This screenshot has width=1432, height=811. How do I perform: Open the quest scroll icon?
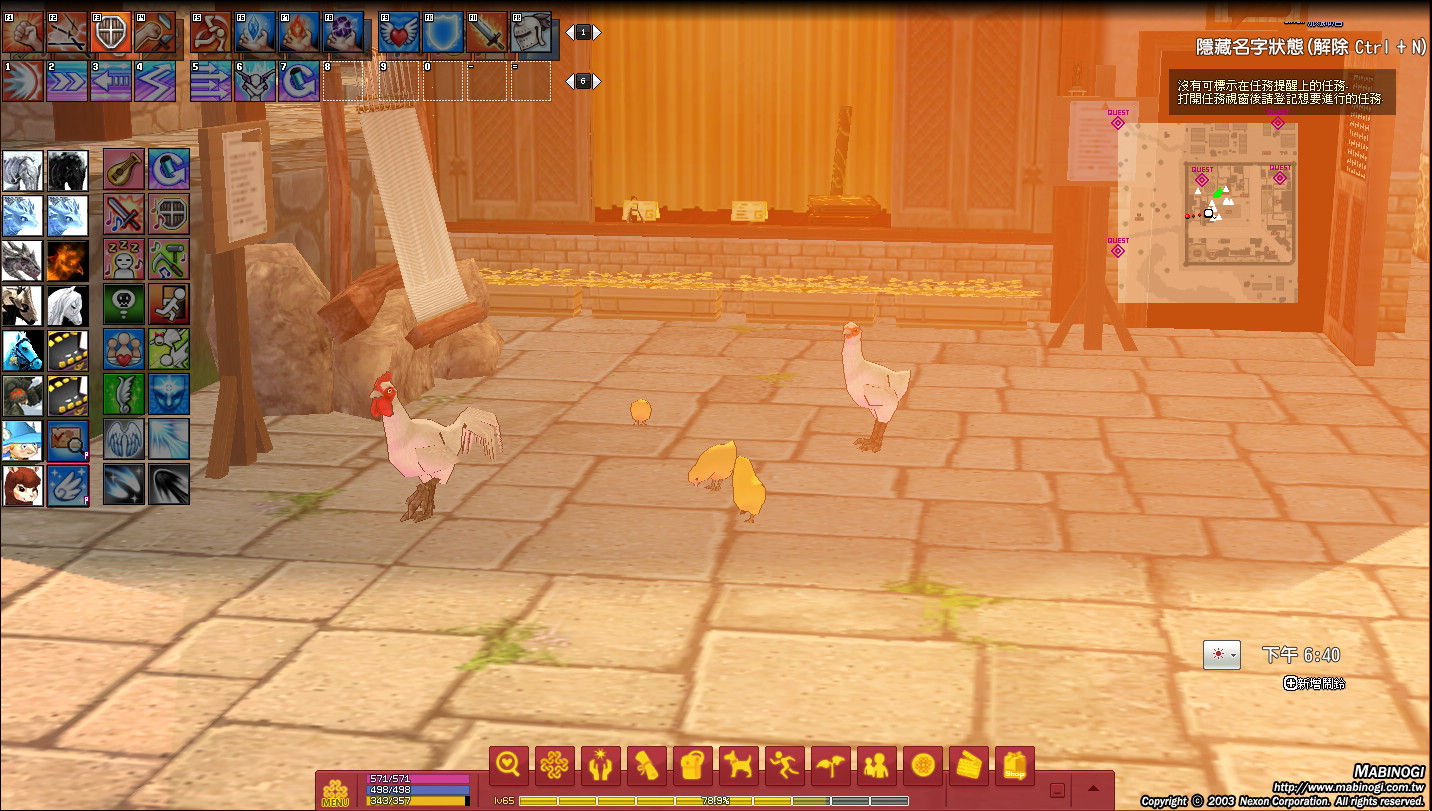[647, 766]
